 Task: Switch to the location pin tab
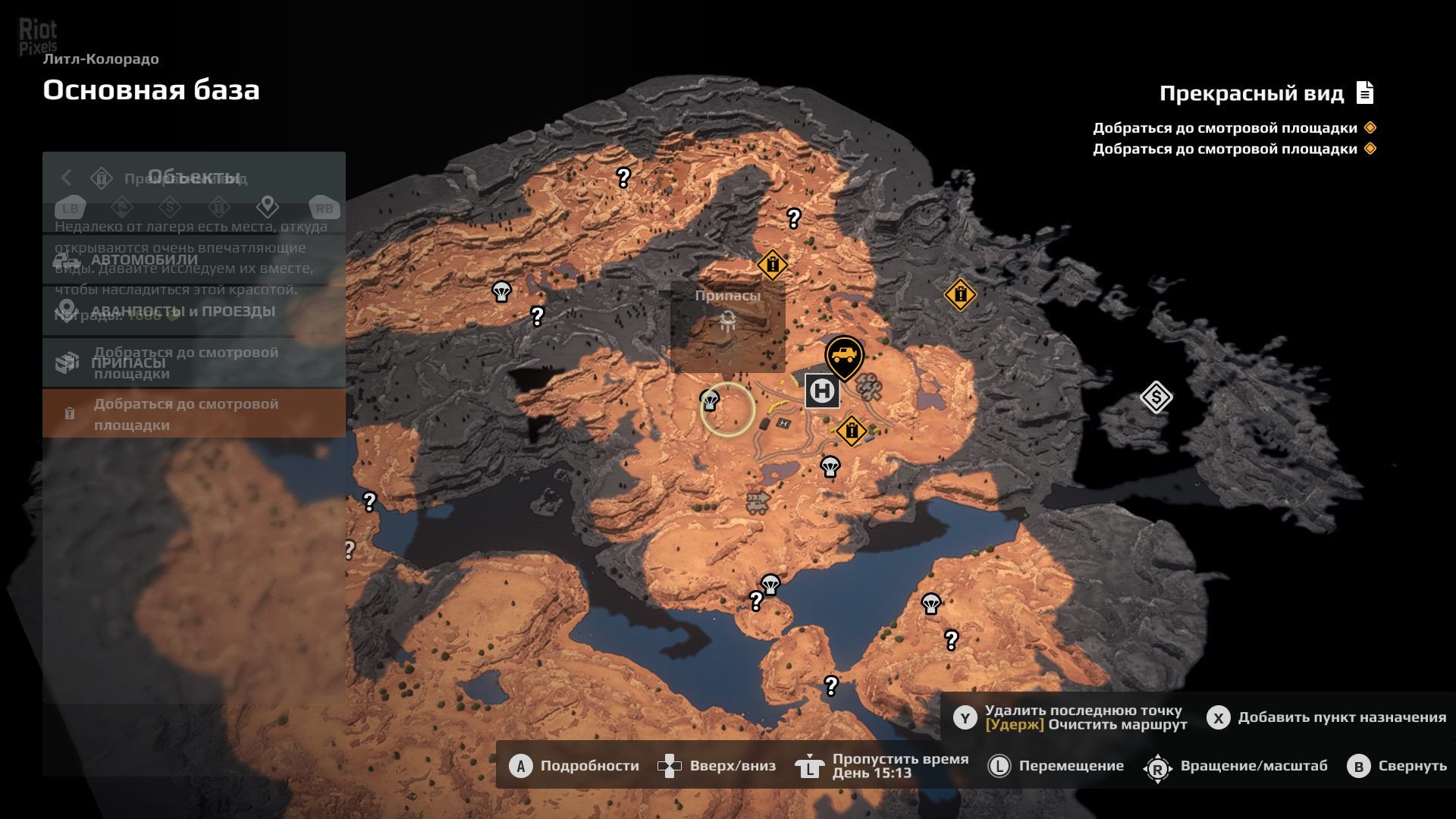(267, 206)
